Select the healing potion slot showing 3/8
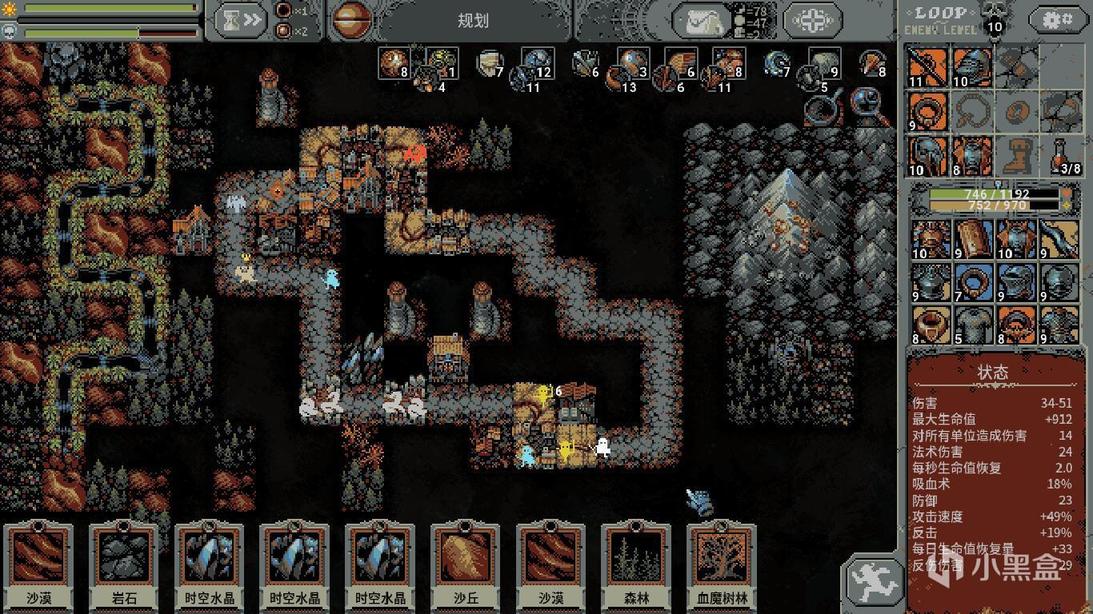Image resolution: width=1093 pixels, height=614 pixels. coord(1064,156)
